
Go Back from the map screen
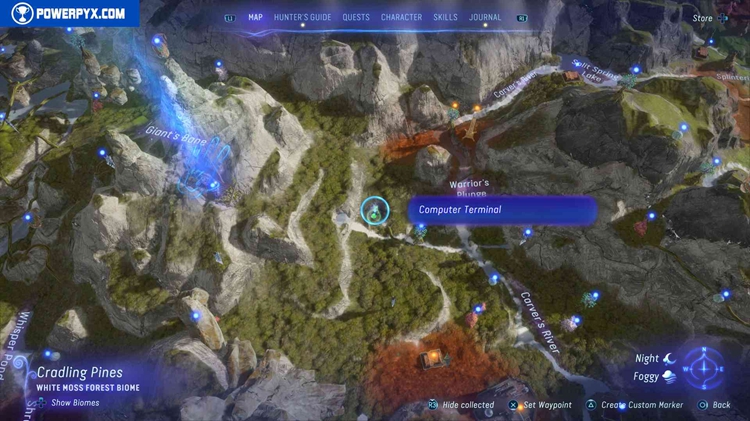tap(720, 405)
